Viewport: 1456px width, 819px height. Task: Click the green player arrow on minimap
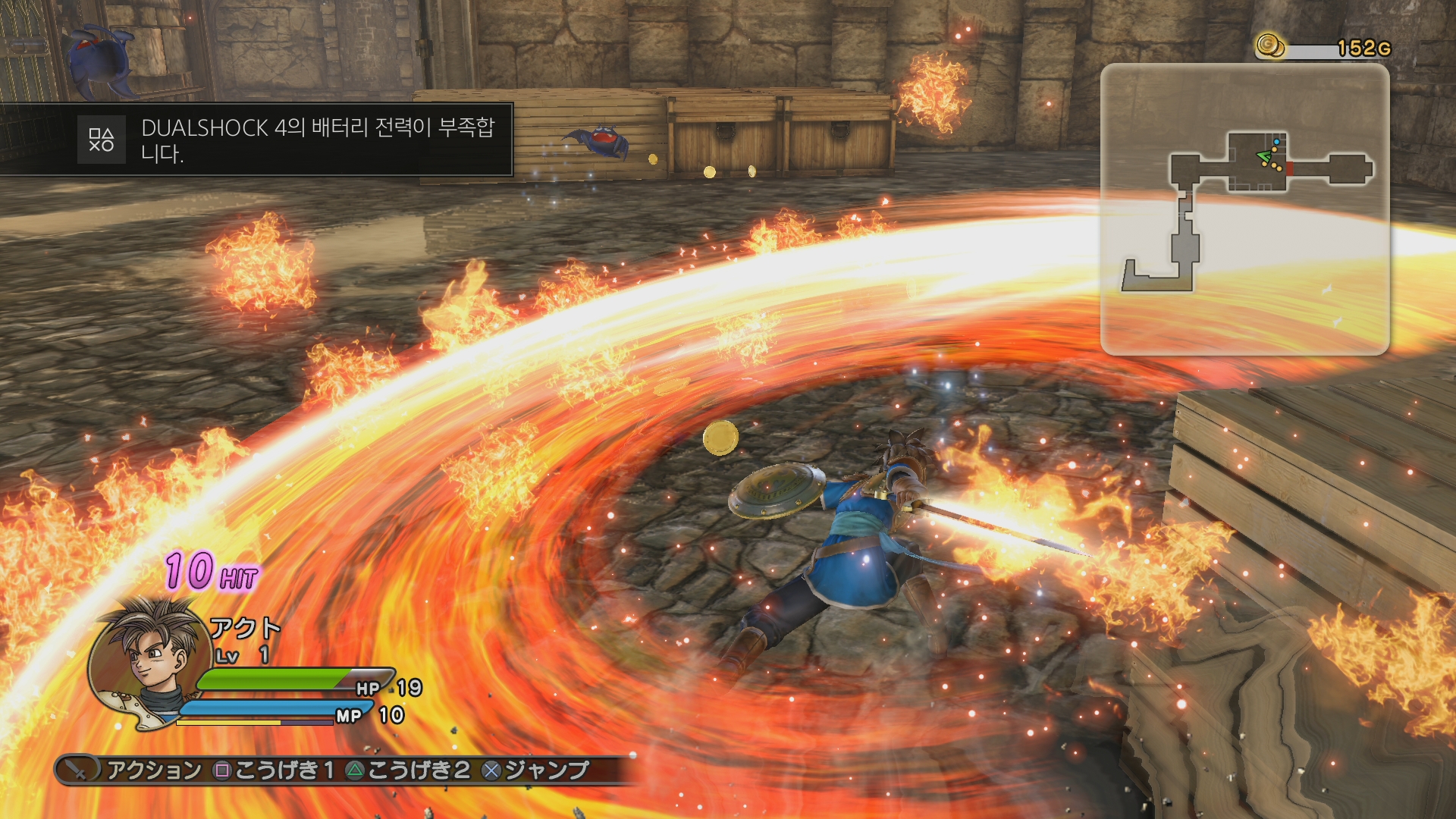[1263, 155]
